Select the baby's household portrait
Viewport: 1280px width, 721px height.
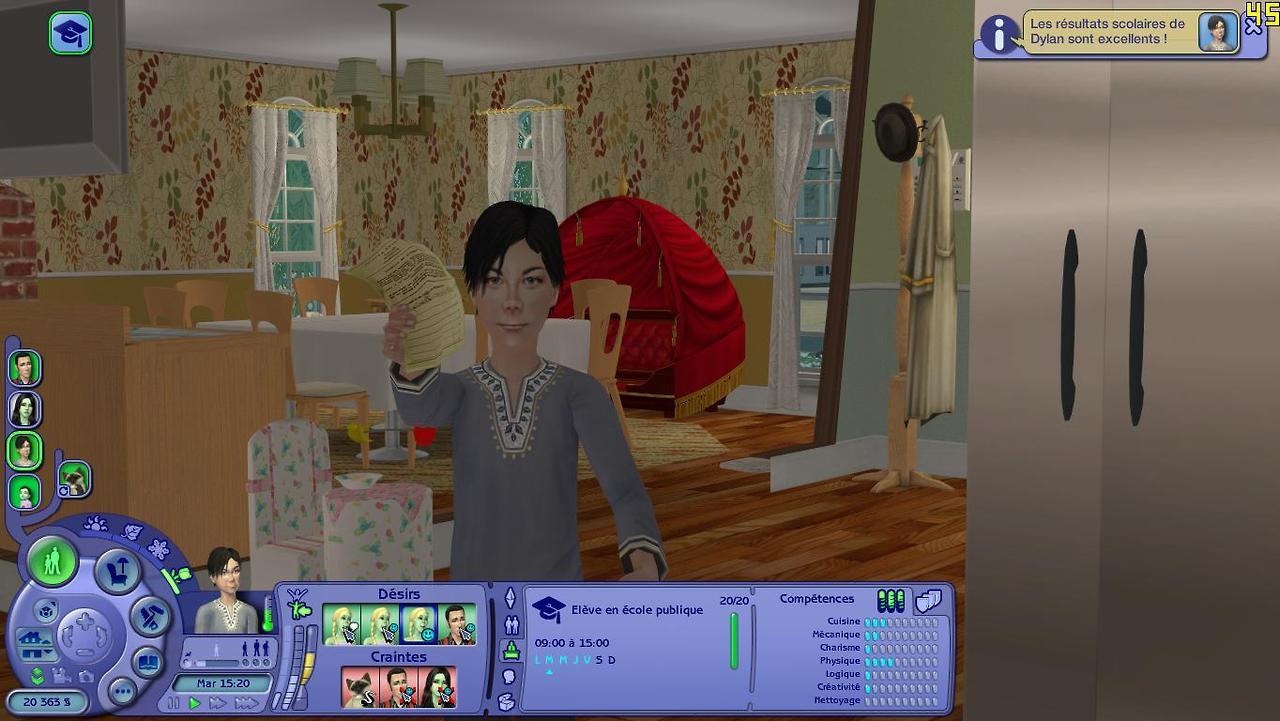tap(24, 491)
